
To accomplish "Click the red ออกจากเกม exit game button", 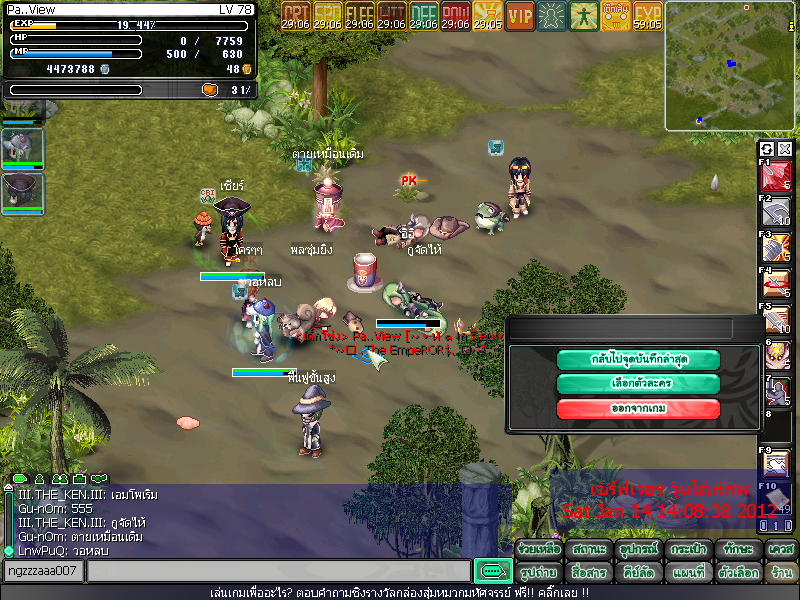I will (638, 408).
